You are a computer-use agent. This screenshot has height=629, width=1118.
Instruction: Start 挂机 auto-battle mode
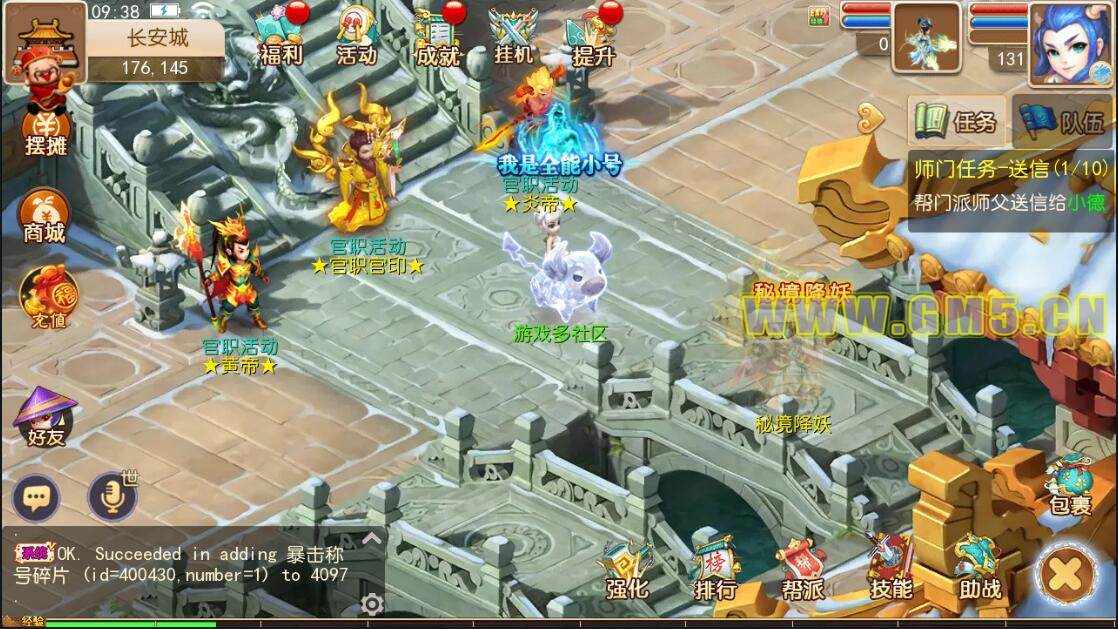click(514, 38)
